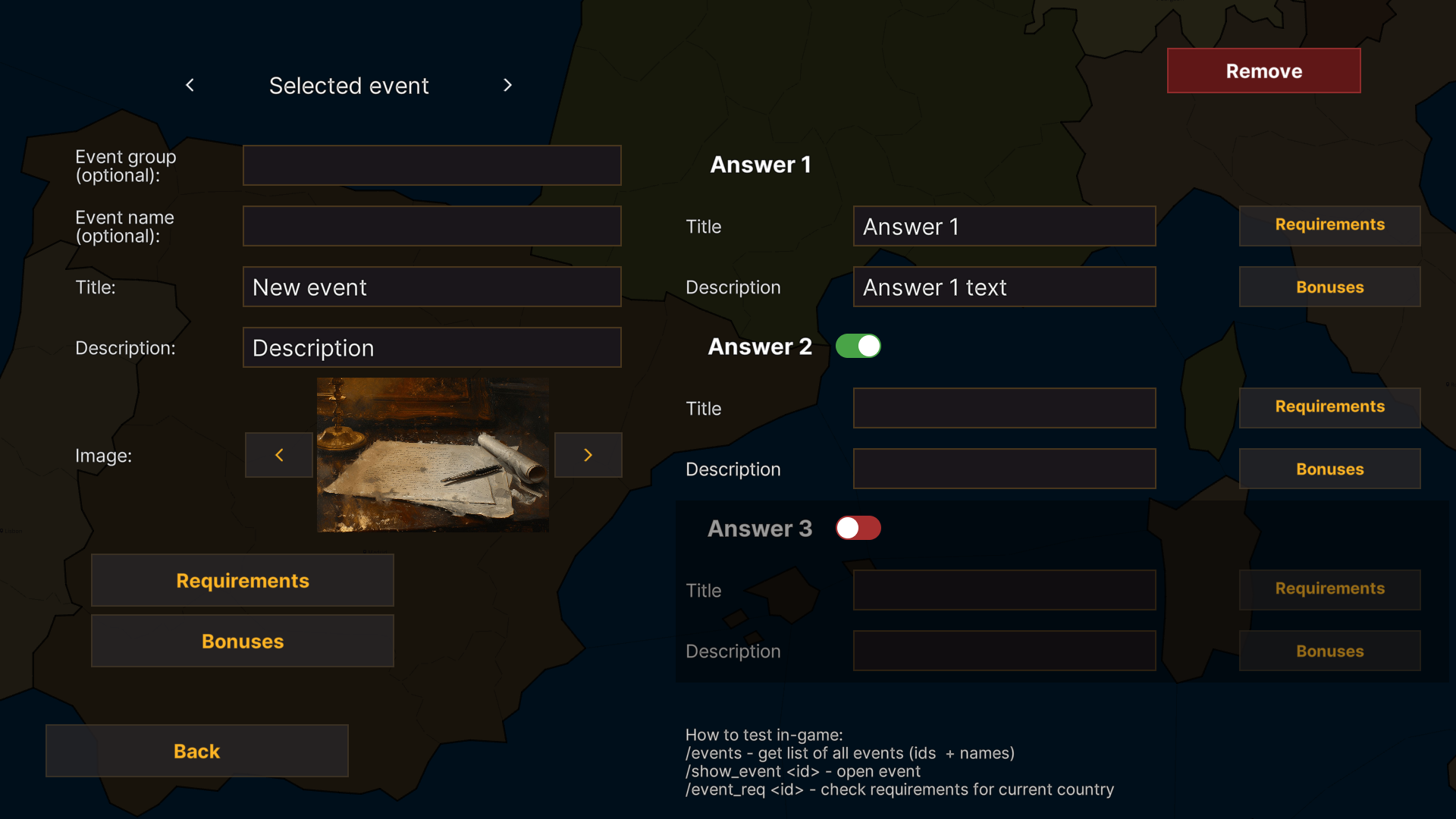Enable the Answer 3 toggle
This screenshot has width=1456, height=819.
pyautogui.click(x=858, y=528)
